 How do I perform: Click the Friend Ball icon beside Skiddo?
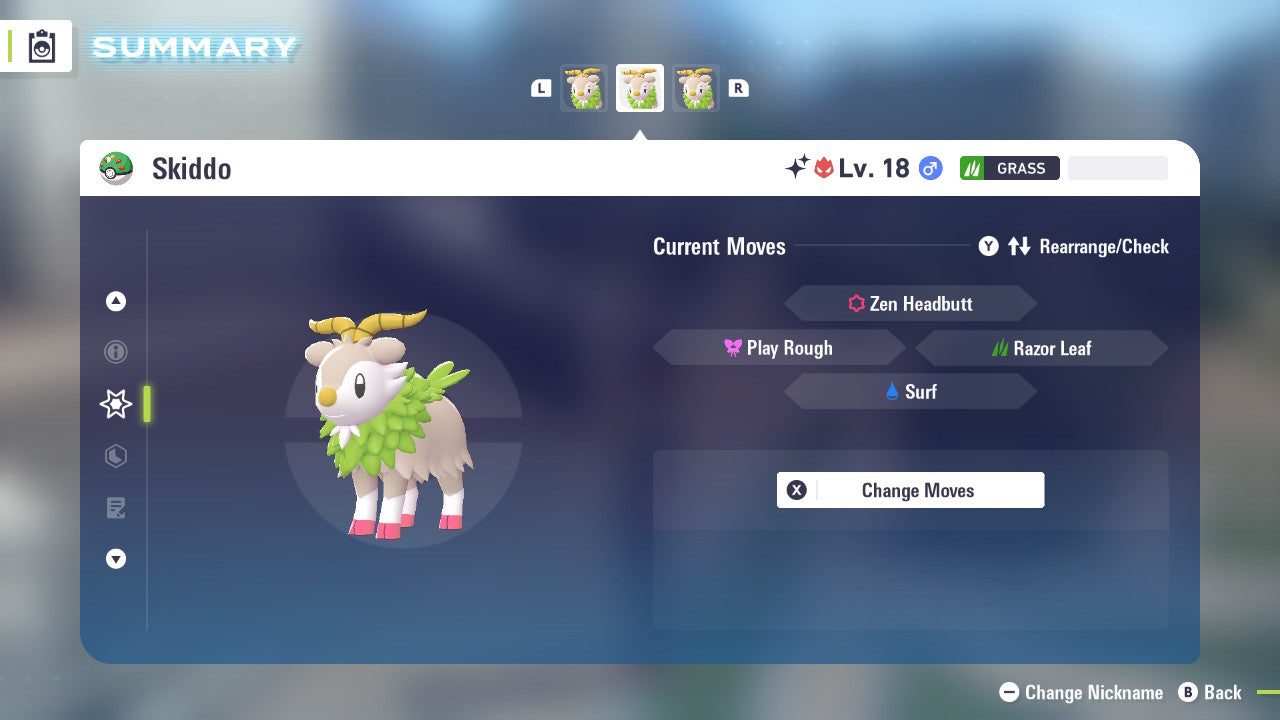(x=118, y=168)
